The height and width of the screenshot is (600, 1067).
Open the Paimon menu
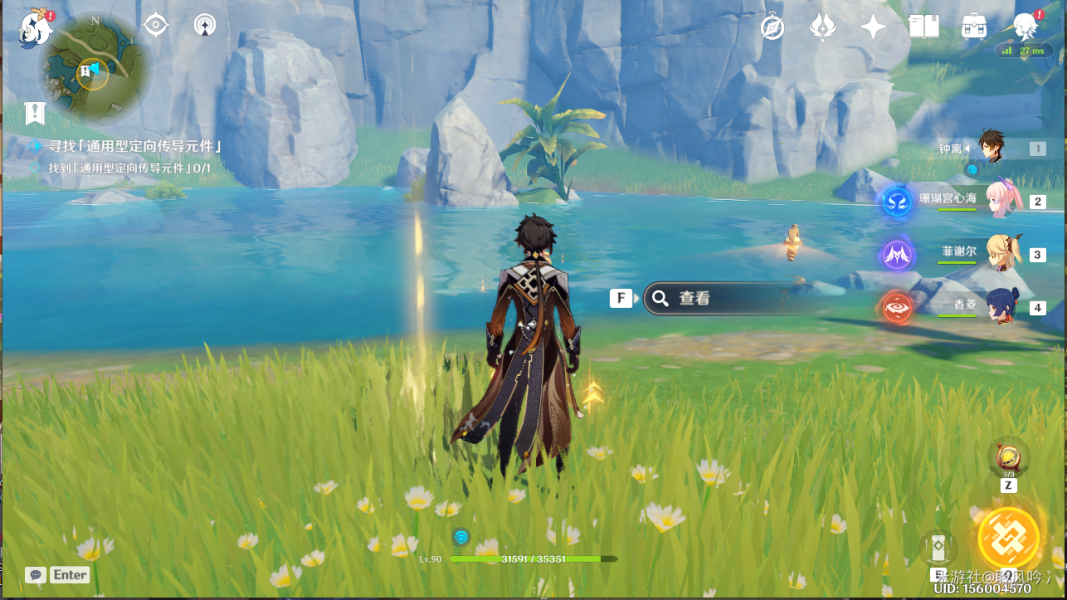(x=35, y=27)
